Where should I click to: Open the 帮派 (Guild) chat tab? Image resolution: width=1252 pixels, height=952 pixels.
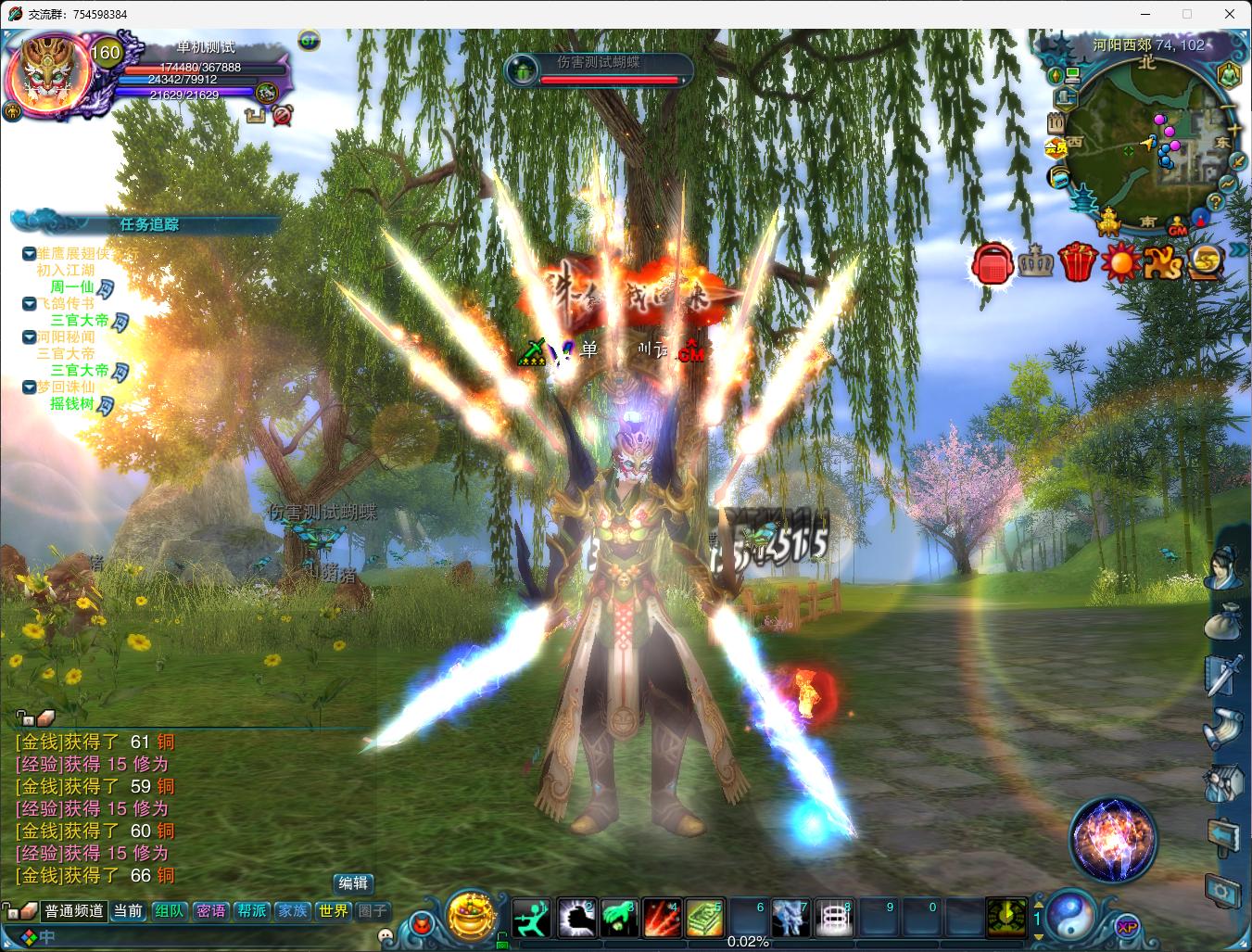pos(251,911)
